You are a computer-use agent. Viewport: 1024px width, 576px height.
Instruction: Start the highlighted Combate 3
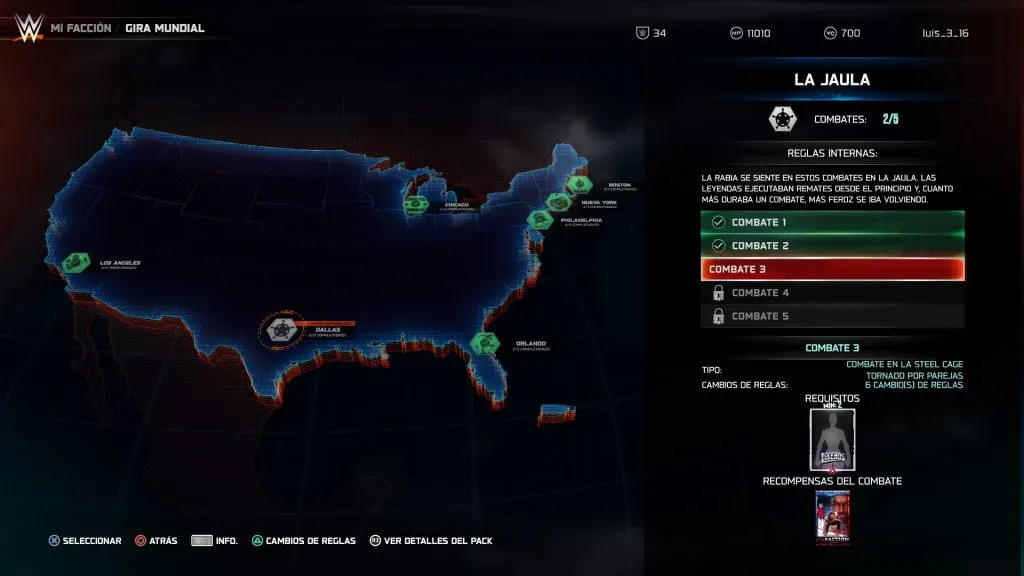[833, 269]
